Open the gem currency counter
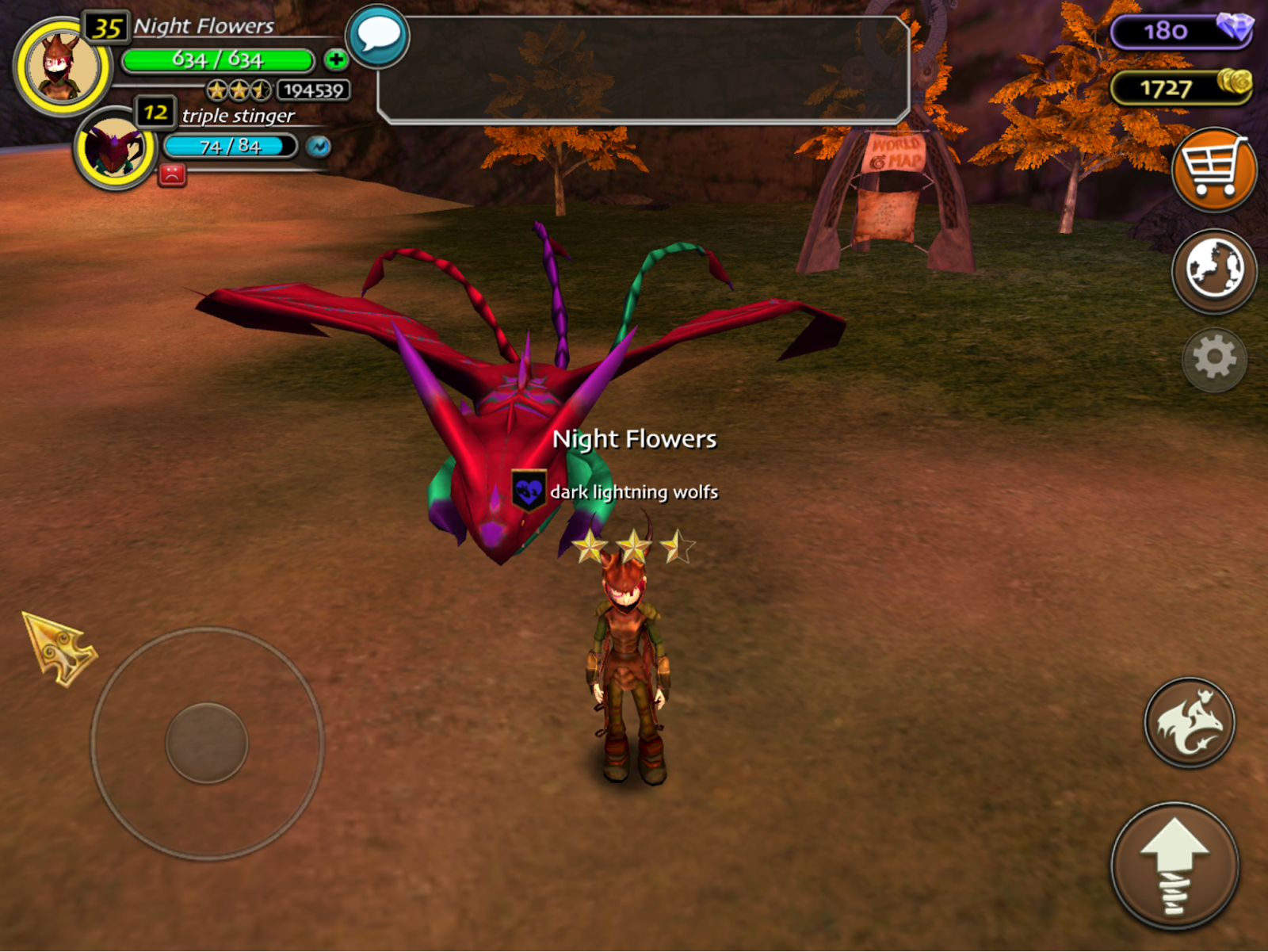This screenshot has height=952, width=1268. coord(1181,32)
